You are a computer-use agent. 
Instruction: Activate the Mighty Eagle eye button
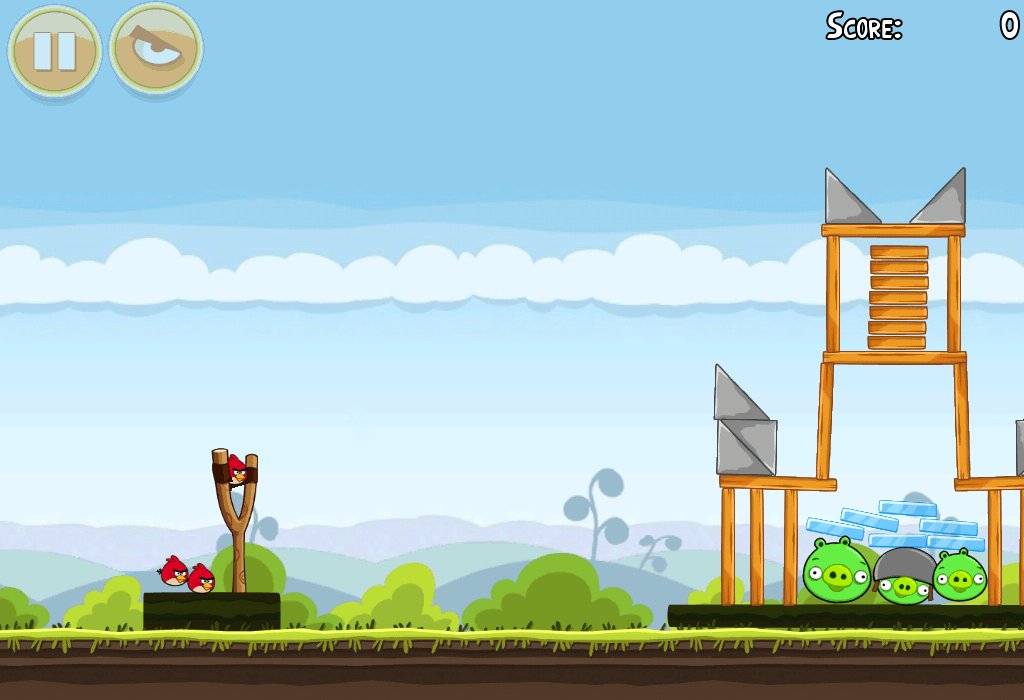[x=156, y=49]
